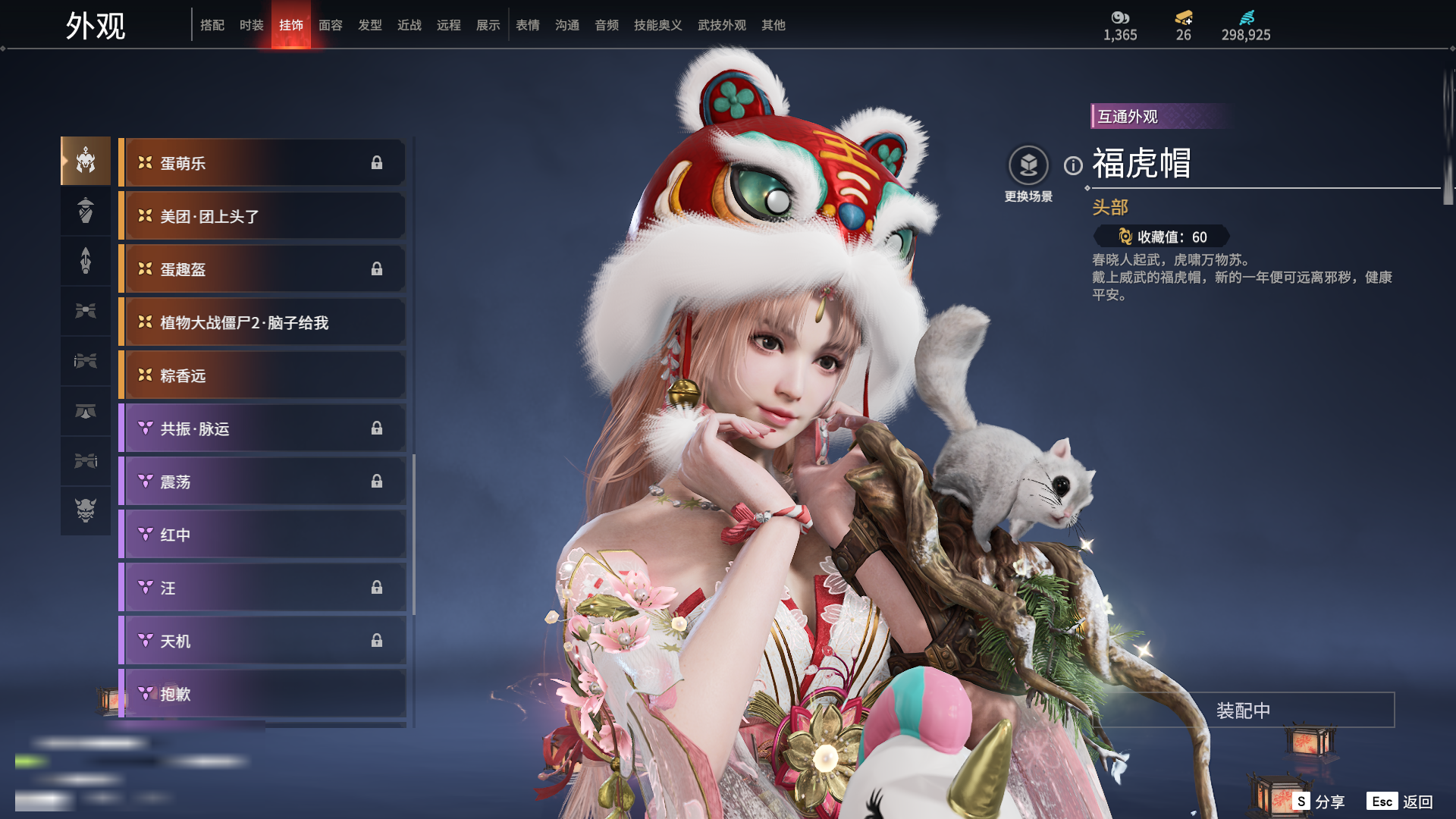Image resolution: width=1456 pixels, height=819 pixels.
Task: Select the 面容 tab
Action: pos(330,25)
